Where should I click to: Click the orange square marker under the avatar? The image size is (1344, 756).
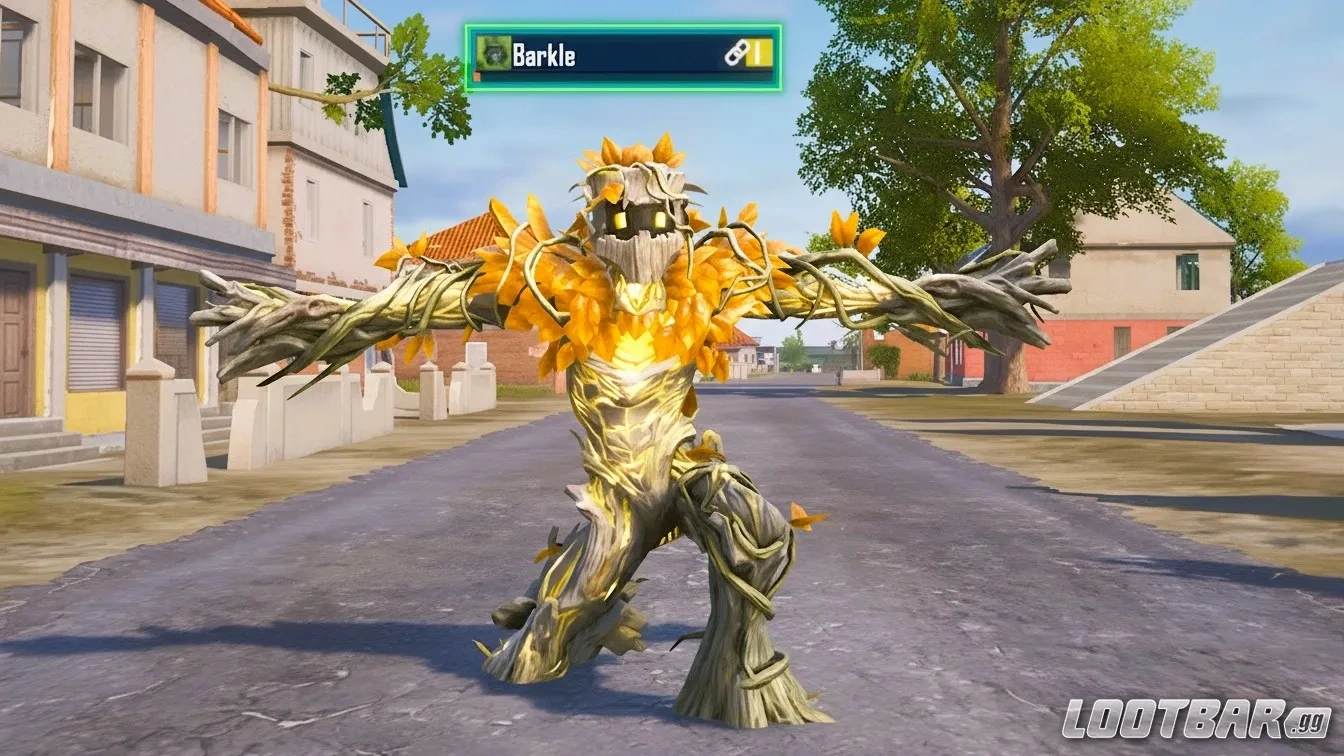point(479,75)
